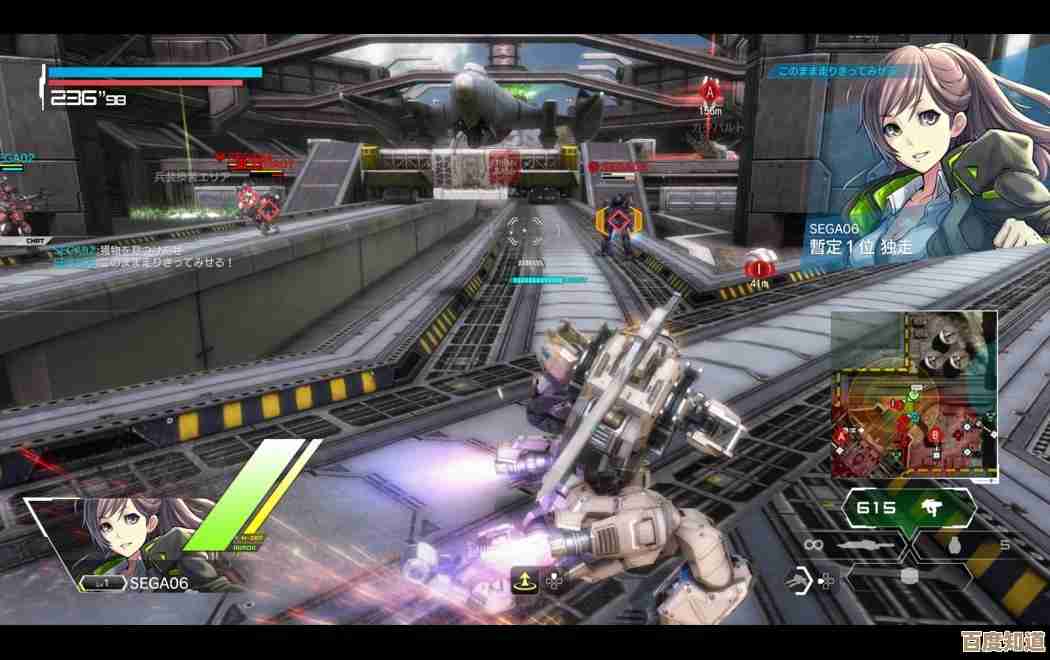This screenshot has height=660, width=1050.
Task: Activate the yellow up-arrow jump action icon
Action: (524, 580)
